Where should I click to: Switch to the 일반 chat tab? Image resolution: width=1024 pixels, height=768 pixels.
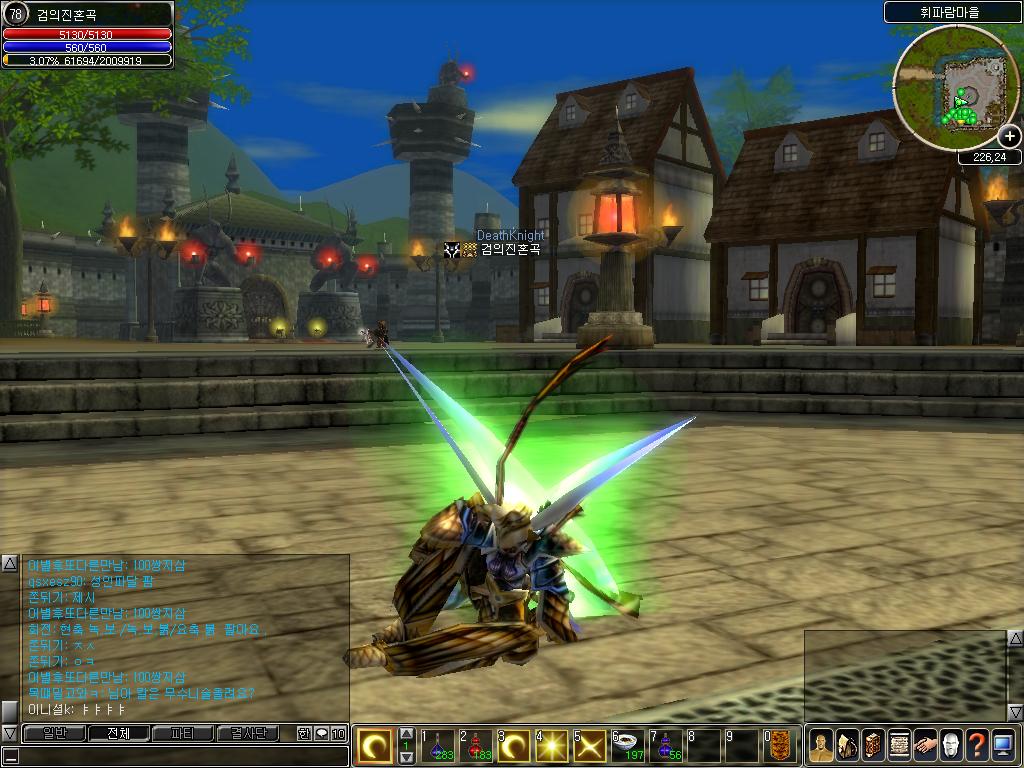(54, 733)
